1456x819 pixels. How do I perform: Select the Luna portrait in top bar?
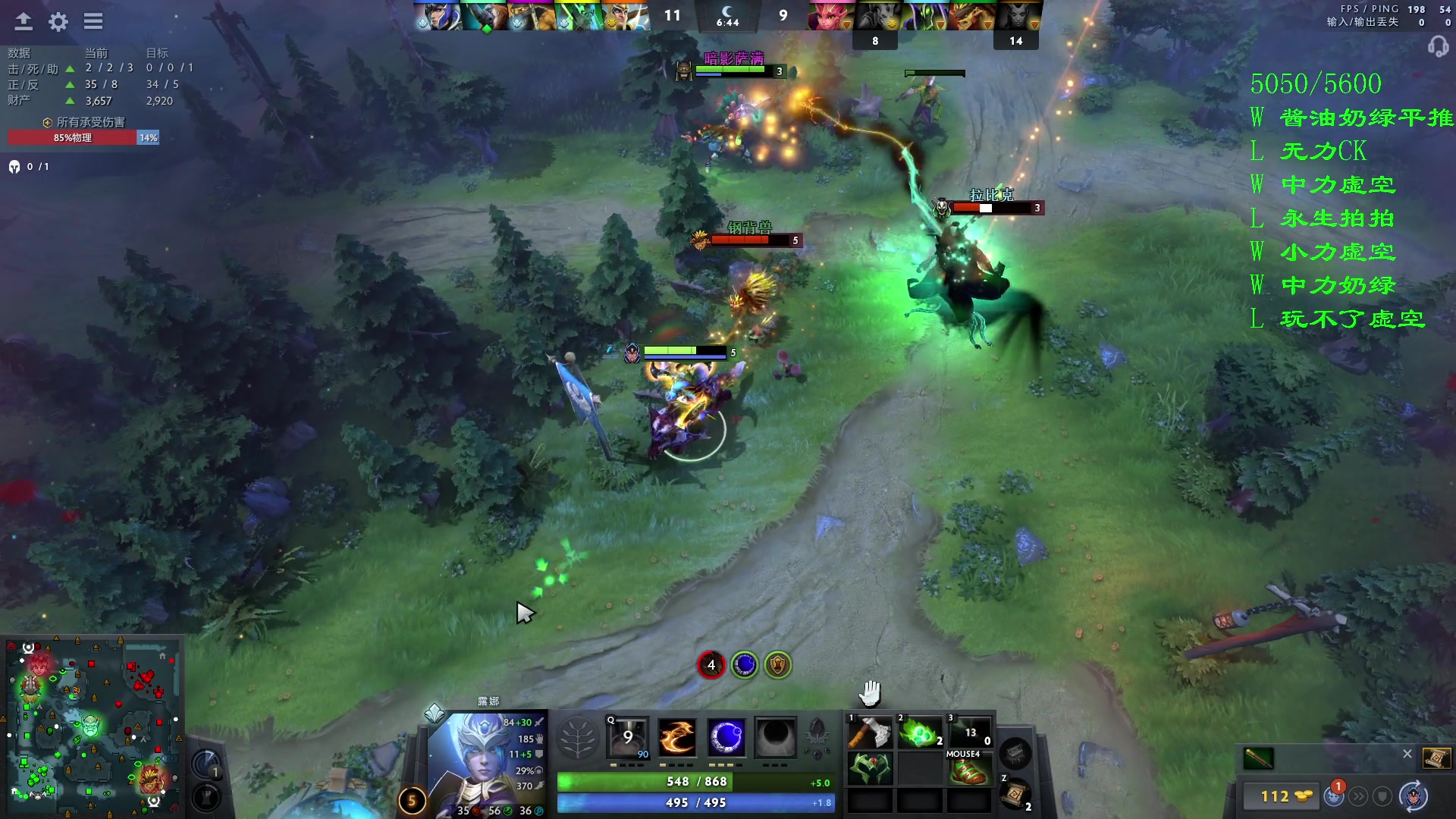click(x=438, y=16)
